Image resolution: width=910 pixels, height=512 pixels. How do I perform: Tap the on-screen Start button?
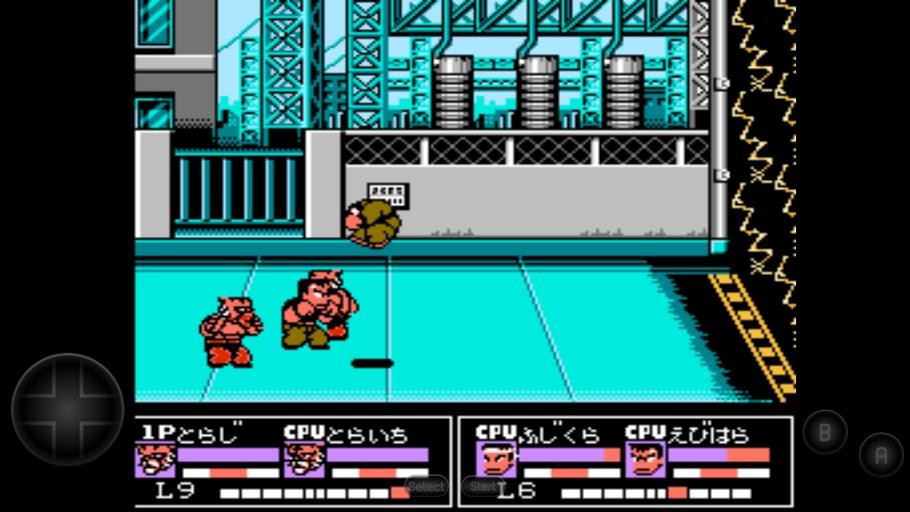coord(484,487)
